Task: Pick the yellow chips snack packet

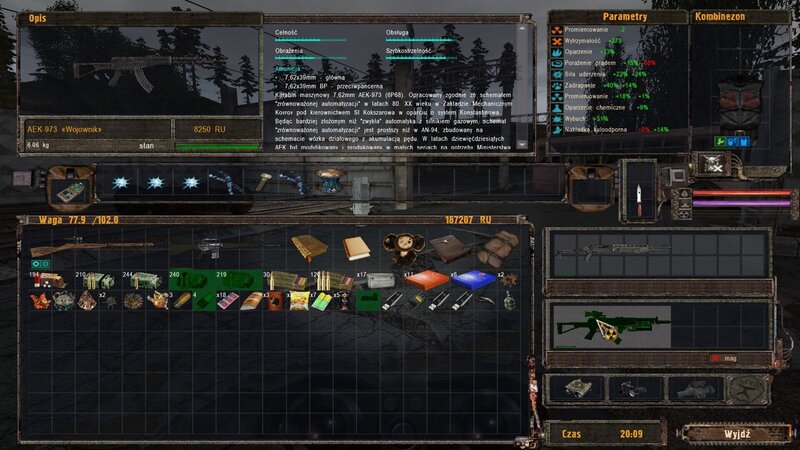Action: coord(297,298)
